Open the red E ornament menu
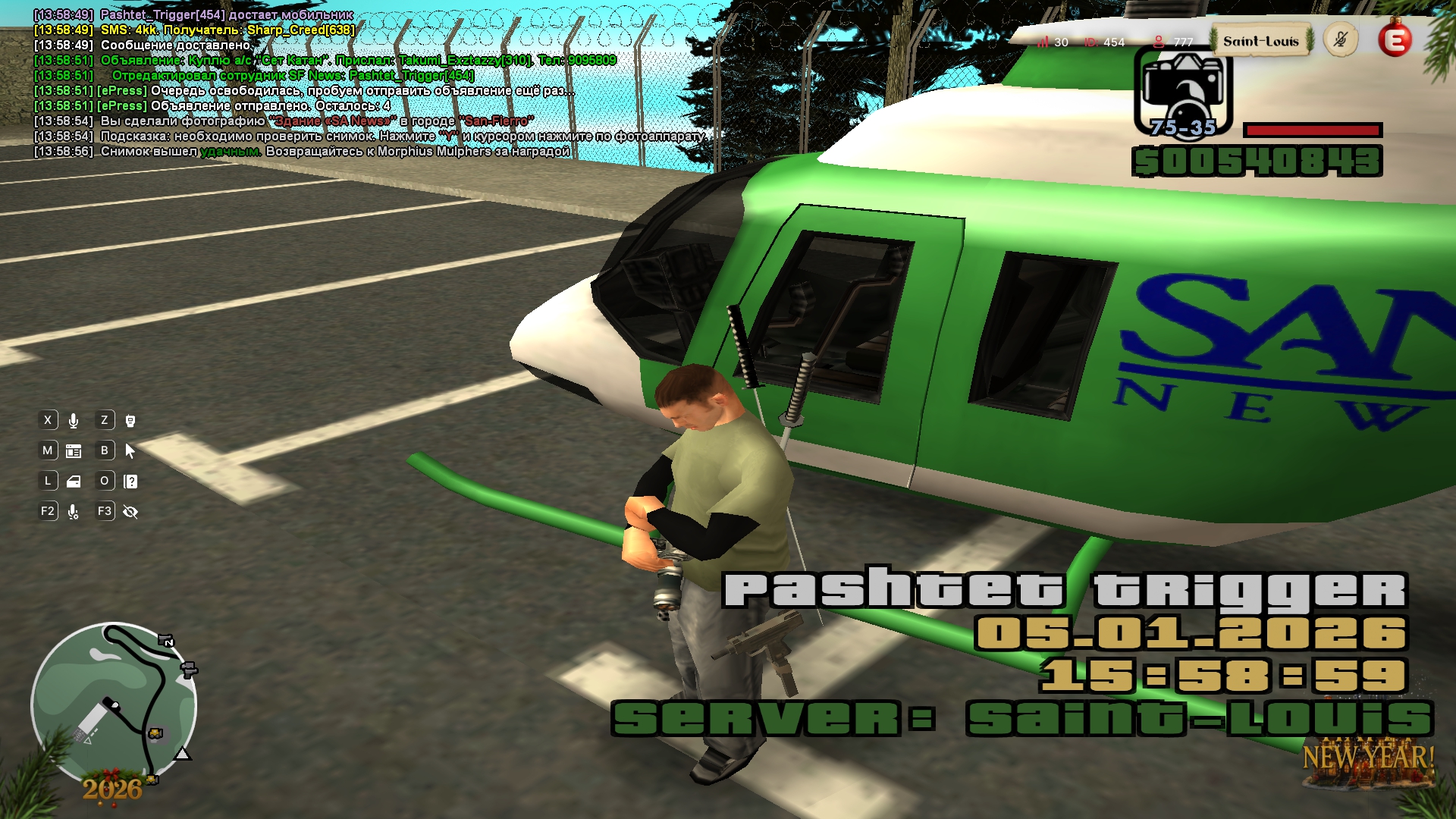This screenshot has width=1456, height=819. point(1395,40)
